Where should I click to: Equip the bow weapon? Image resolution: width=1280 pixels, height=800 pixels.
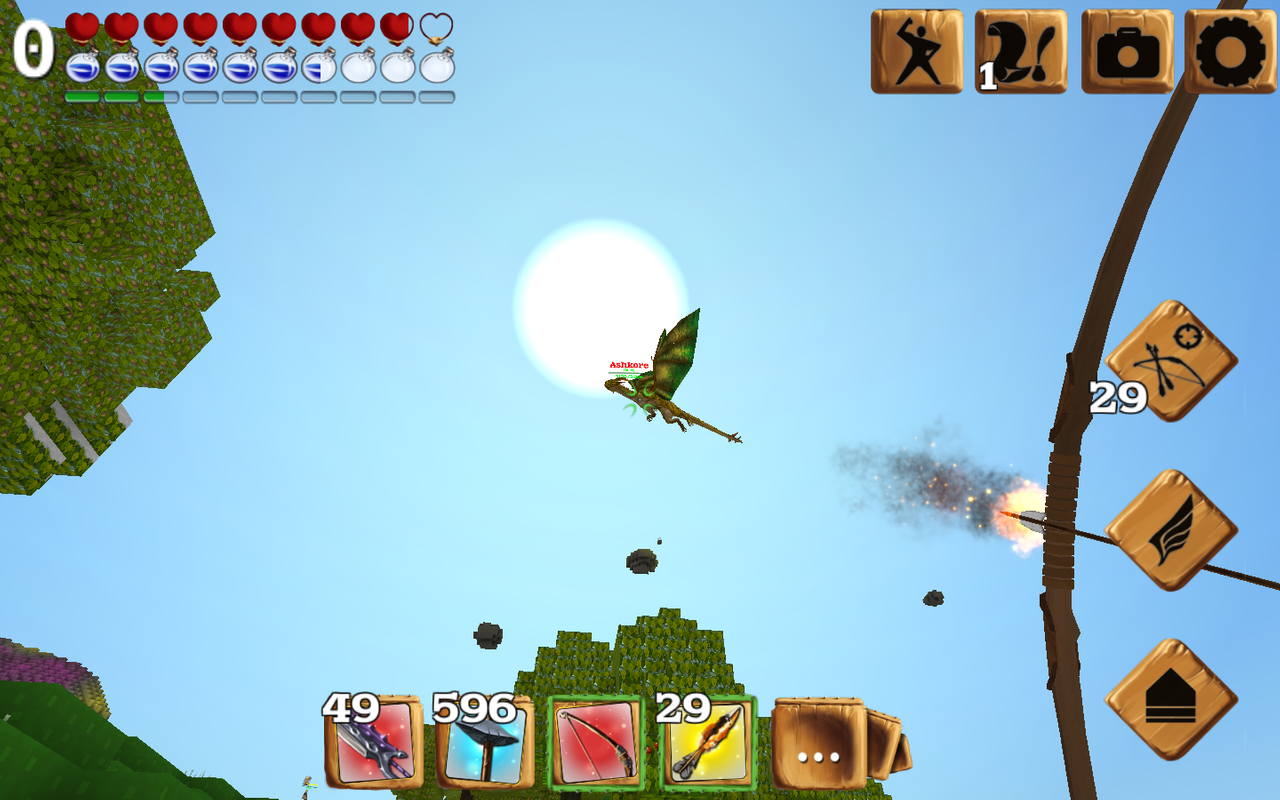[595, 745]
